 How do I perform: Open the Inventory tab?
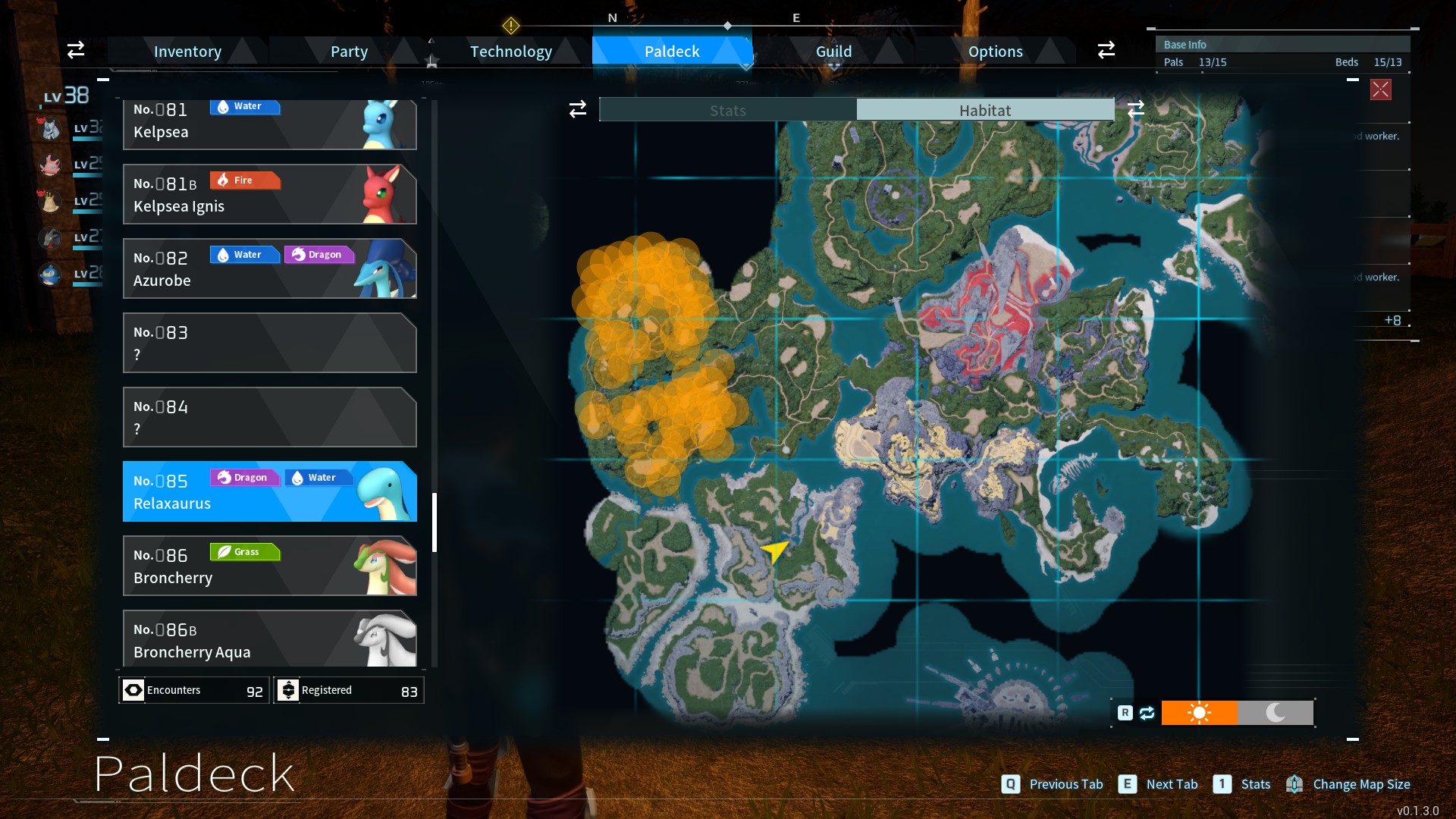pos(187,52)
